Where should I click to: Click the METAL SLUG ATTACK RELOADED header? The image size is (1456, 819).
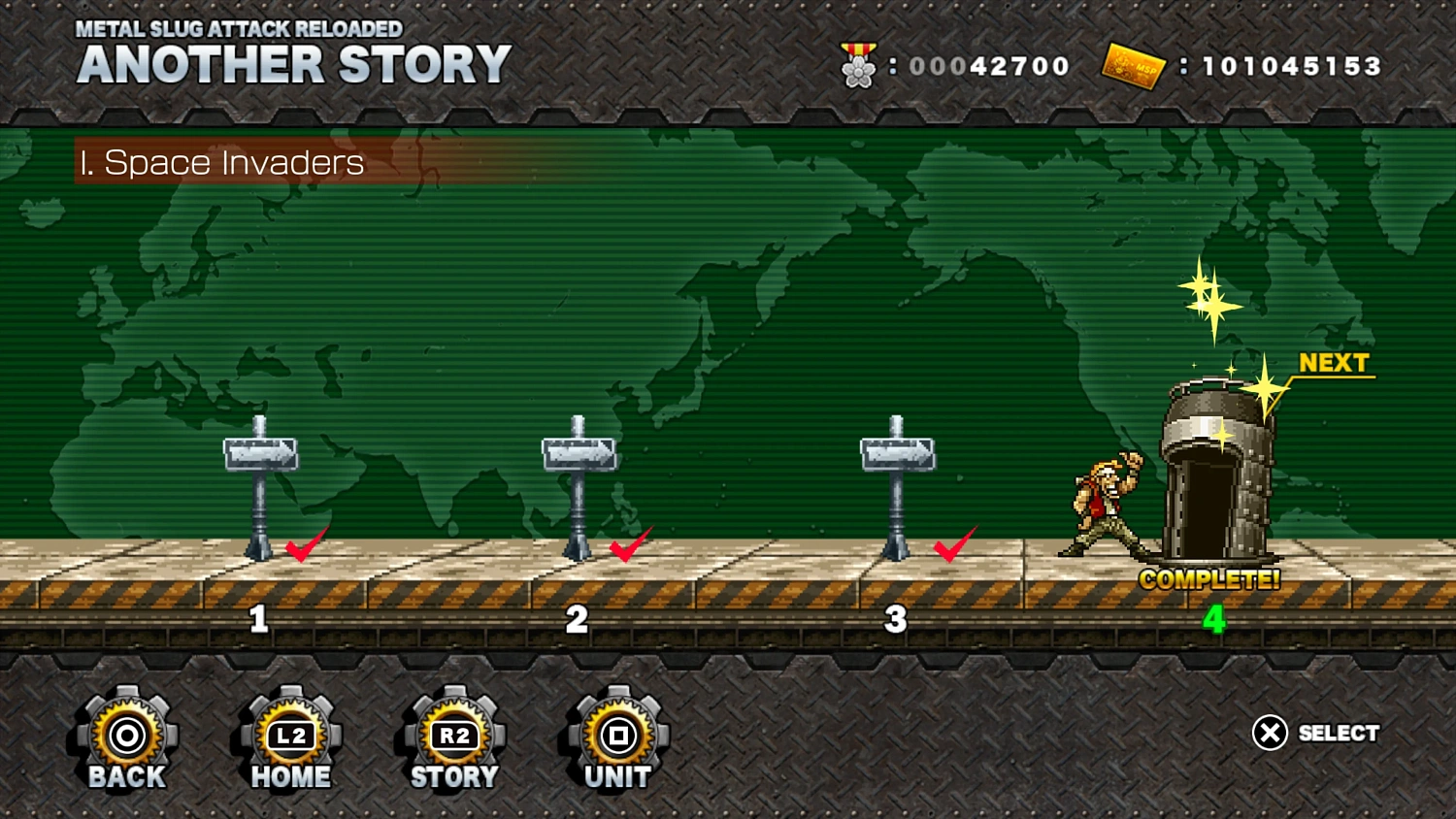click(240, 28)
